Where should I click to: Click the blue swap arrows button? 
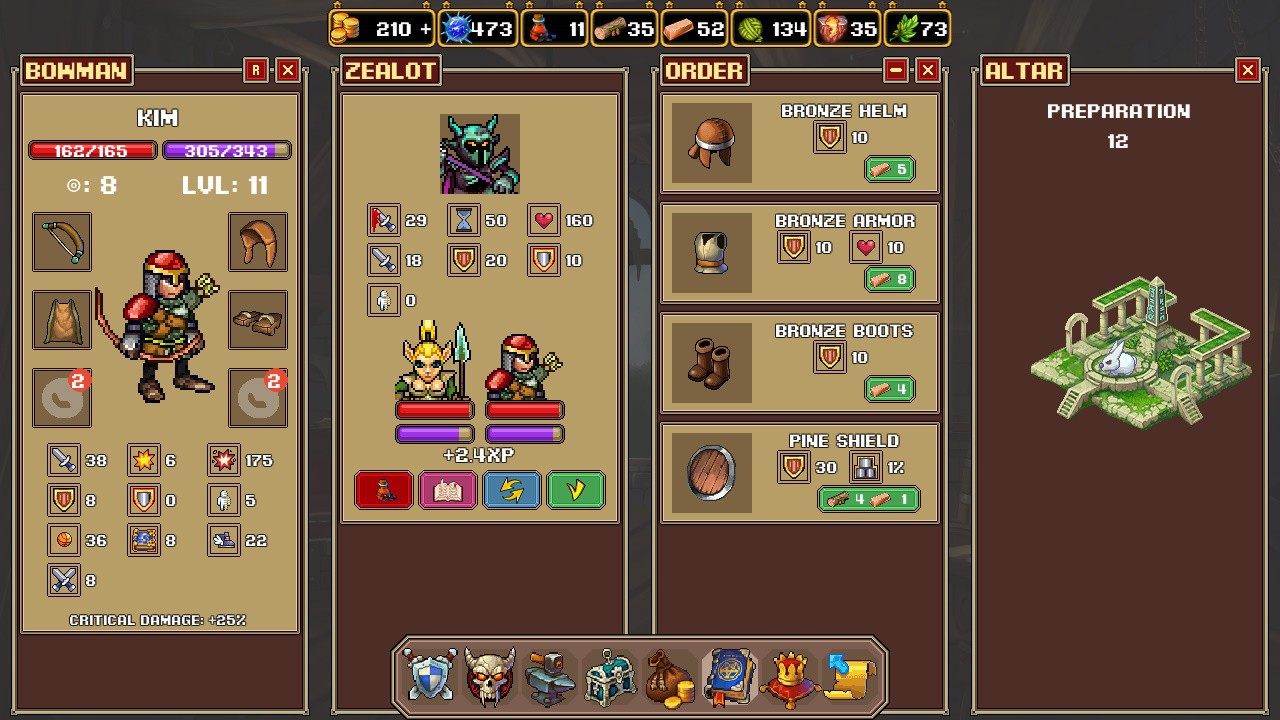tap(512, 490)
